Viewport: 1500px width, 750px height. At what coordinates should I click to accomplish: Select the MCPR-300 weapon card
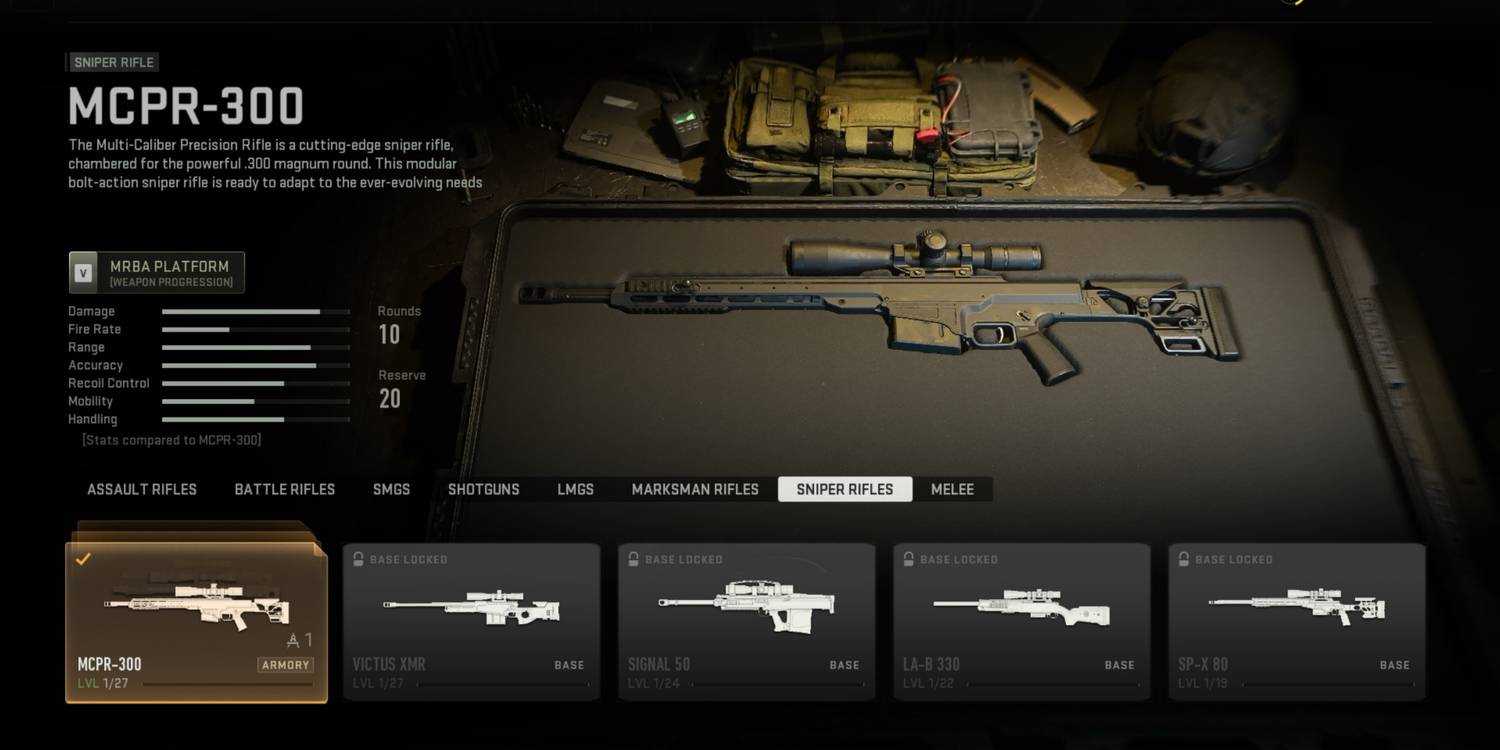[x=196, y=622]
